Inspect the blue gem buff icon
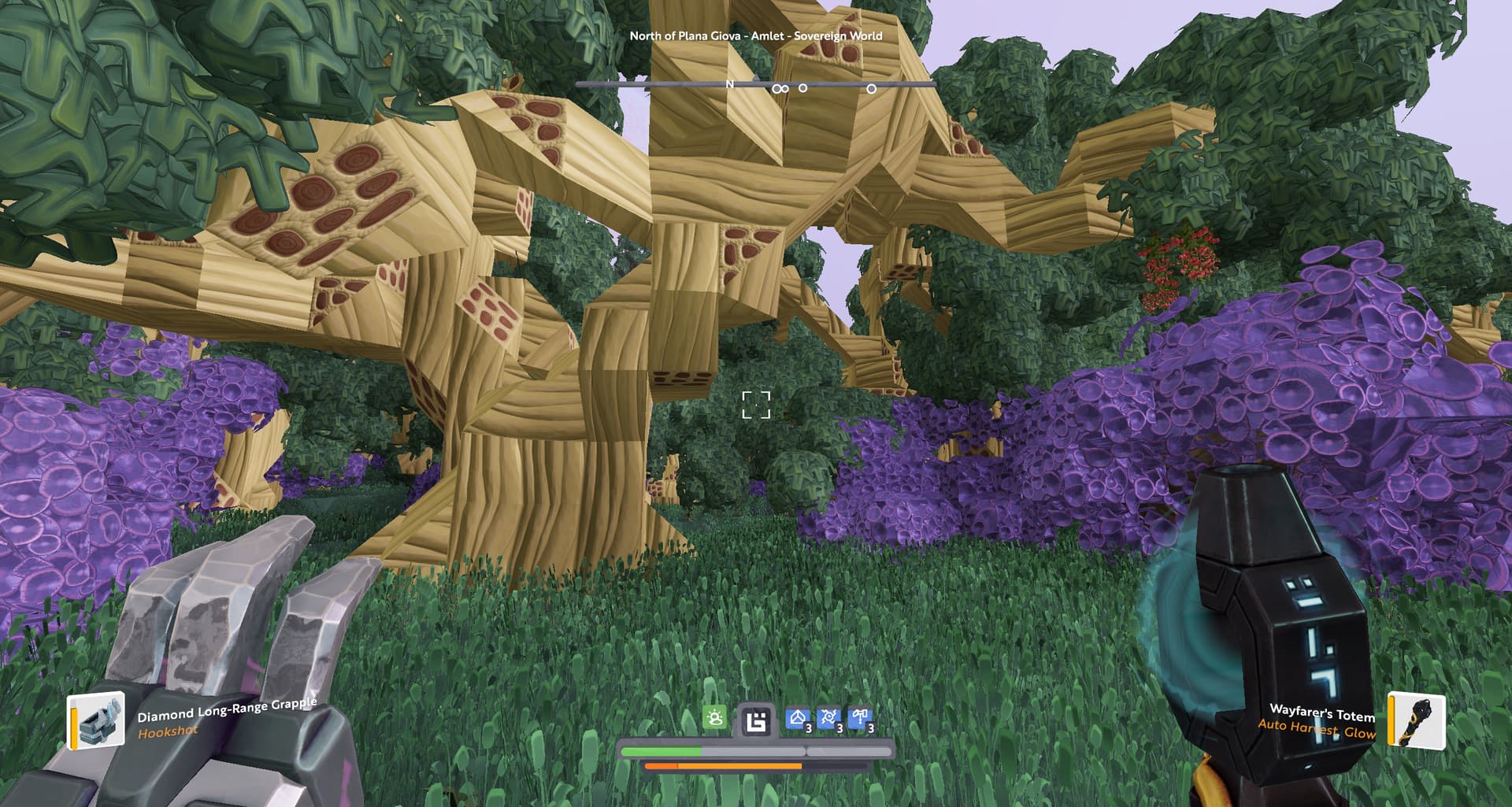 [798, 719]
